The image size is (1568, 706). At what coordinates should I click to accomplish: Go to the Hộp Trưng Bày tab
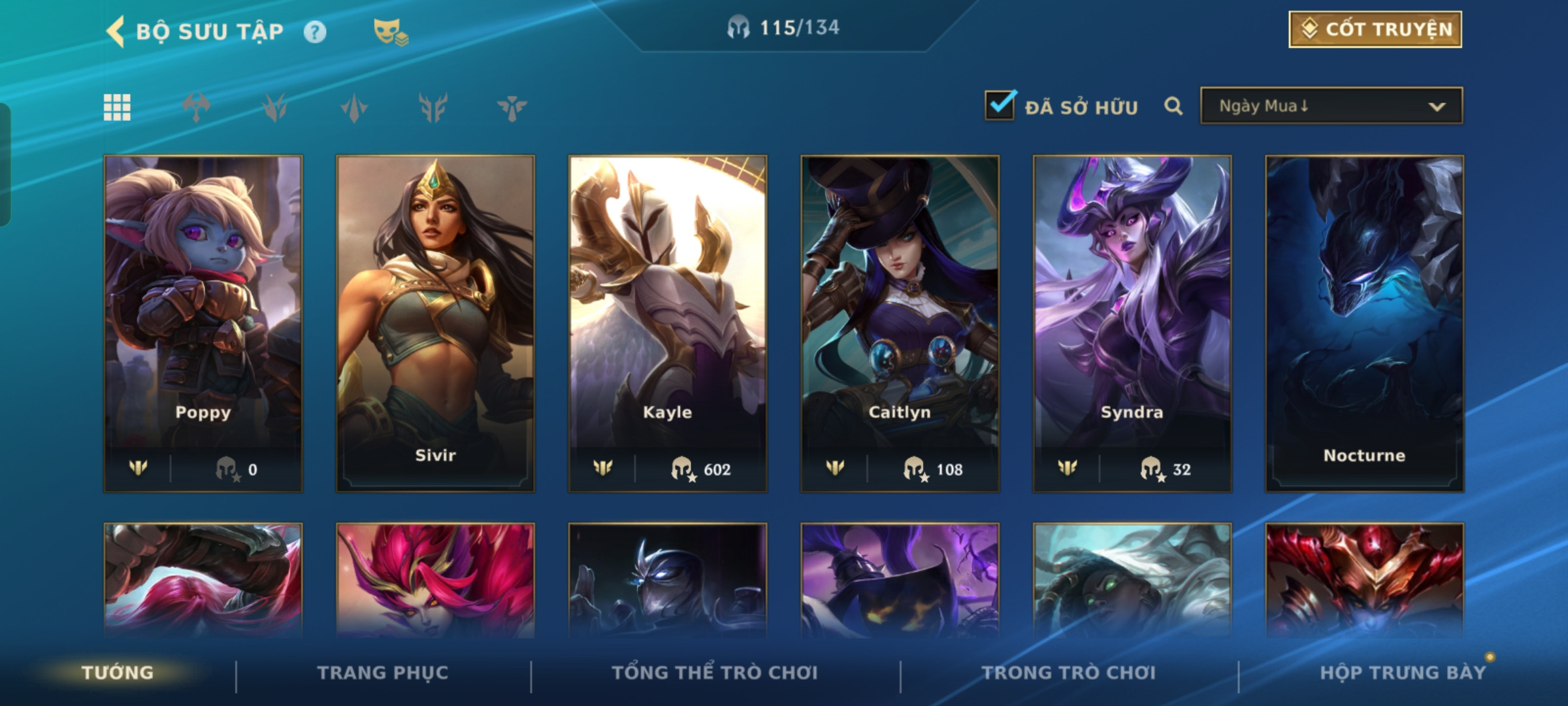pos(1403,673)
